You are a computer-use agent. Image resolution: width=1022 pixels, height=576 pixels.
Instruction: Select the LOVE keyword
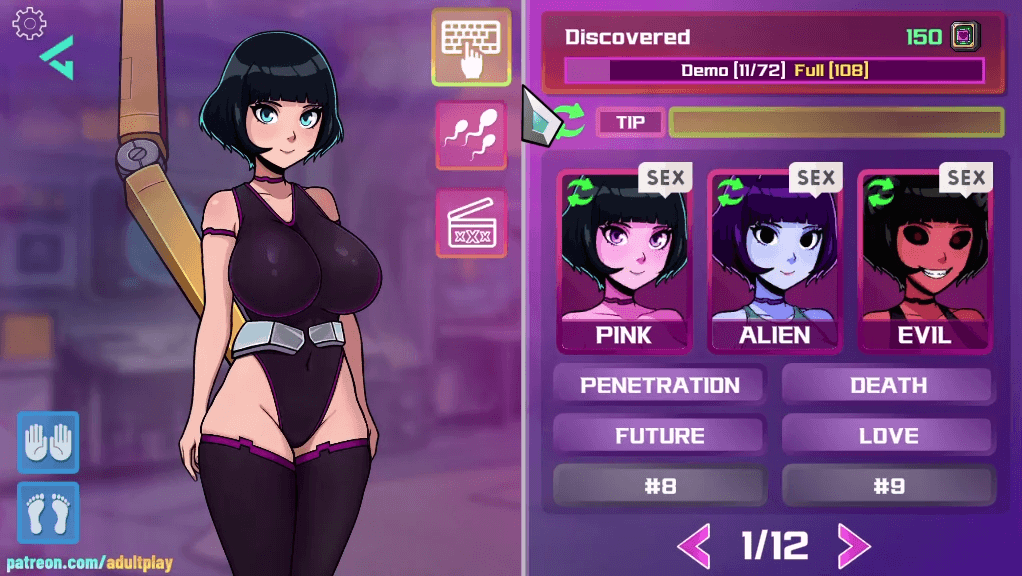pyautogui.click(x=887, y=435)
